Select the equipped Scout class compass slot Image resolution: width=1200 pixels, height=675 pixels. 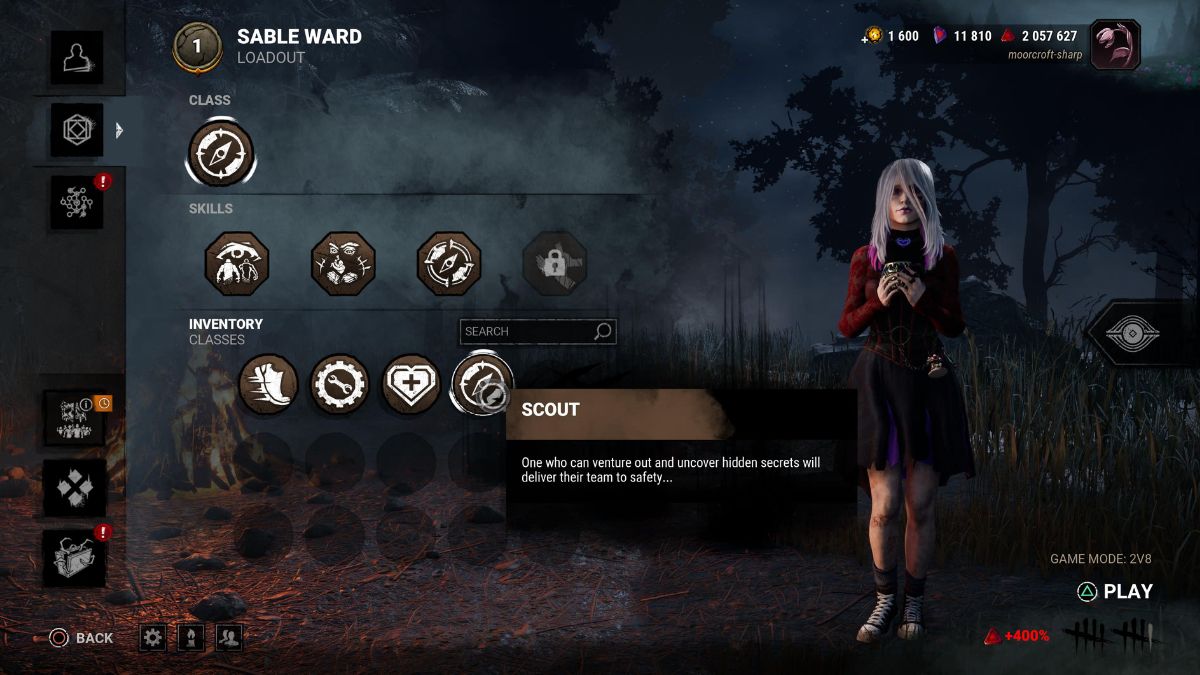pos(221,154)
